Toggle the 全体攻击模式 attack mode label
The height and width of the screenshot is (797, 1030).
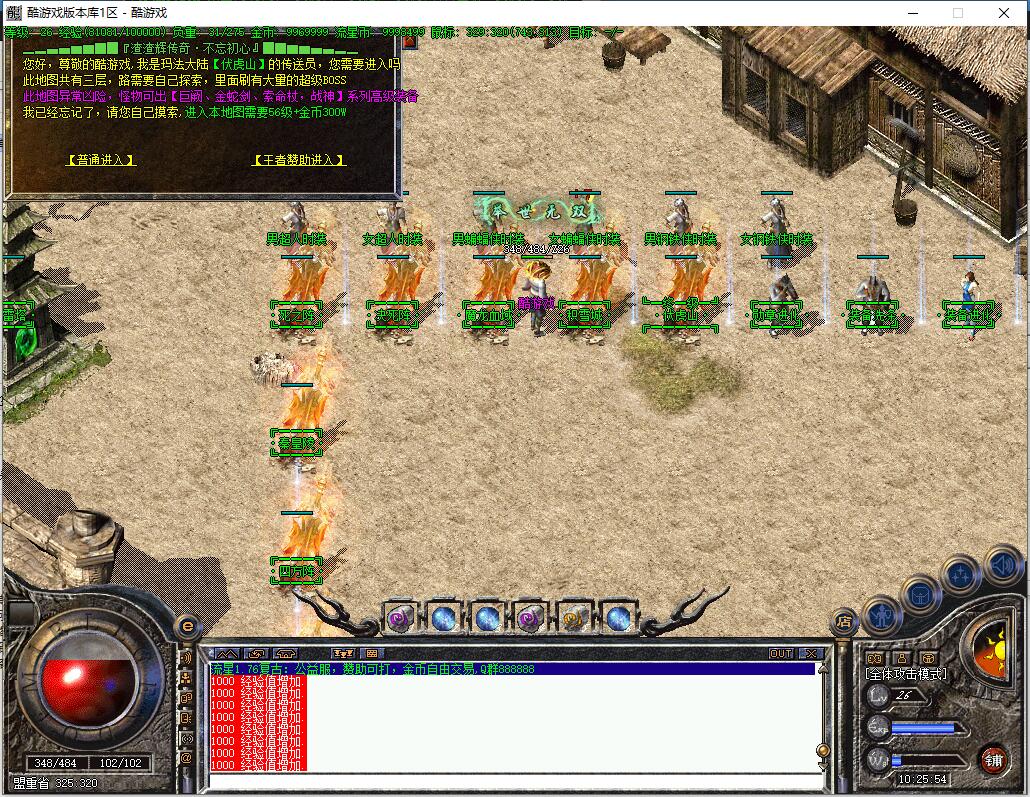pyautogui.click(x=906, y=674)
